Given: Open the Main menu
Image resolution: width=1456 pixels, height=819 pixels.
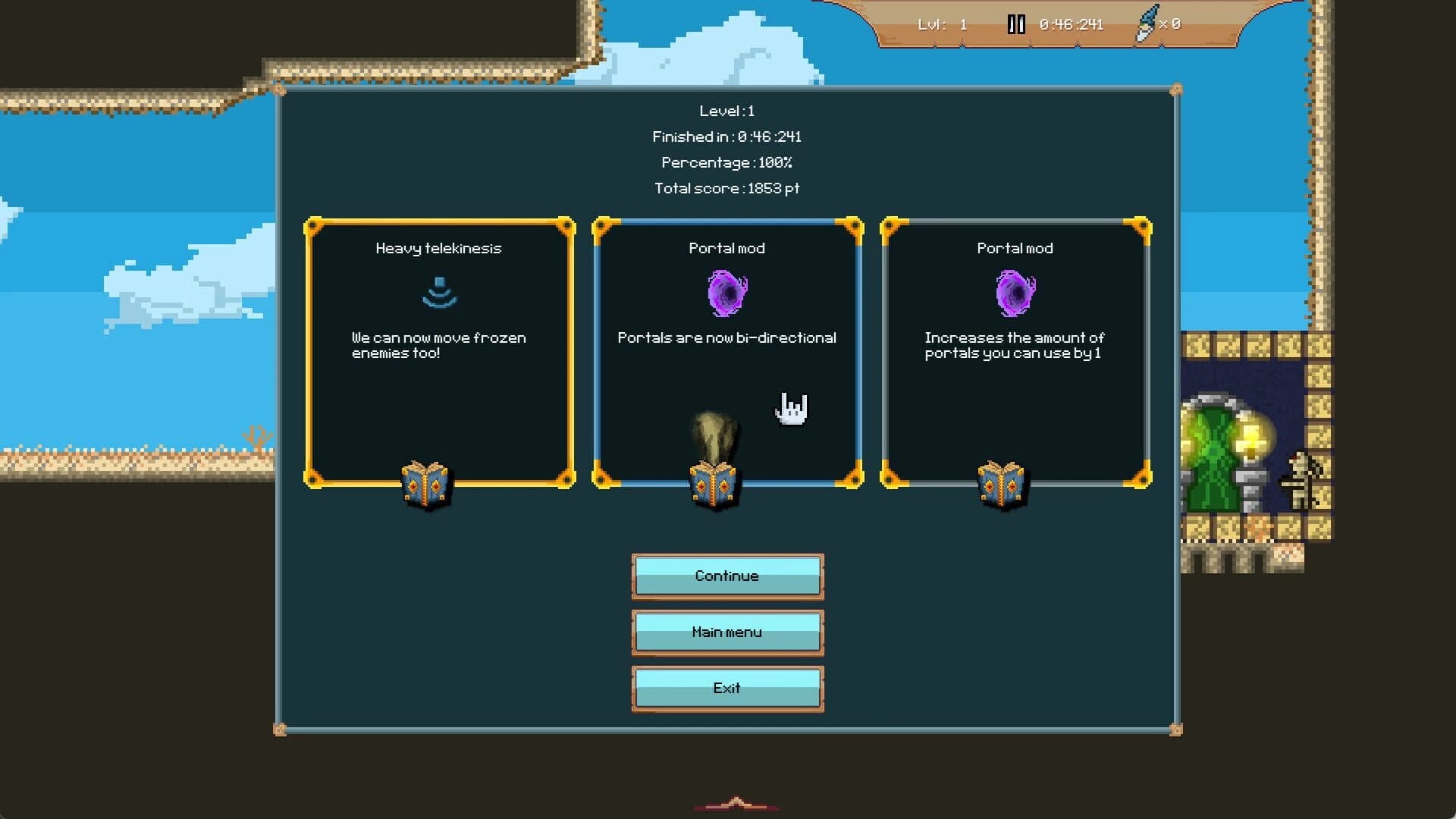Looking at the screenshot, I should tap(726, 631).
